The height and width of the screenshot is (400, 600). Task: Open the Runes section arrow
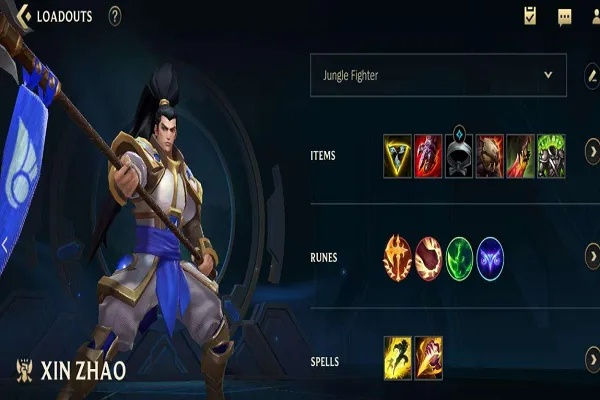pos(591,256)
